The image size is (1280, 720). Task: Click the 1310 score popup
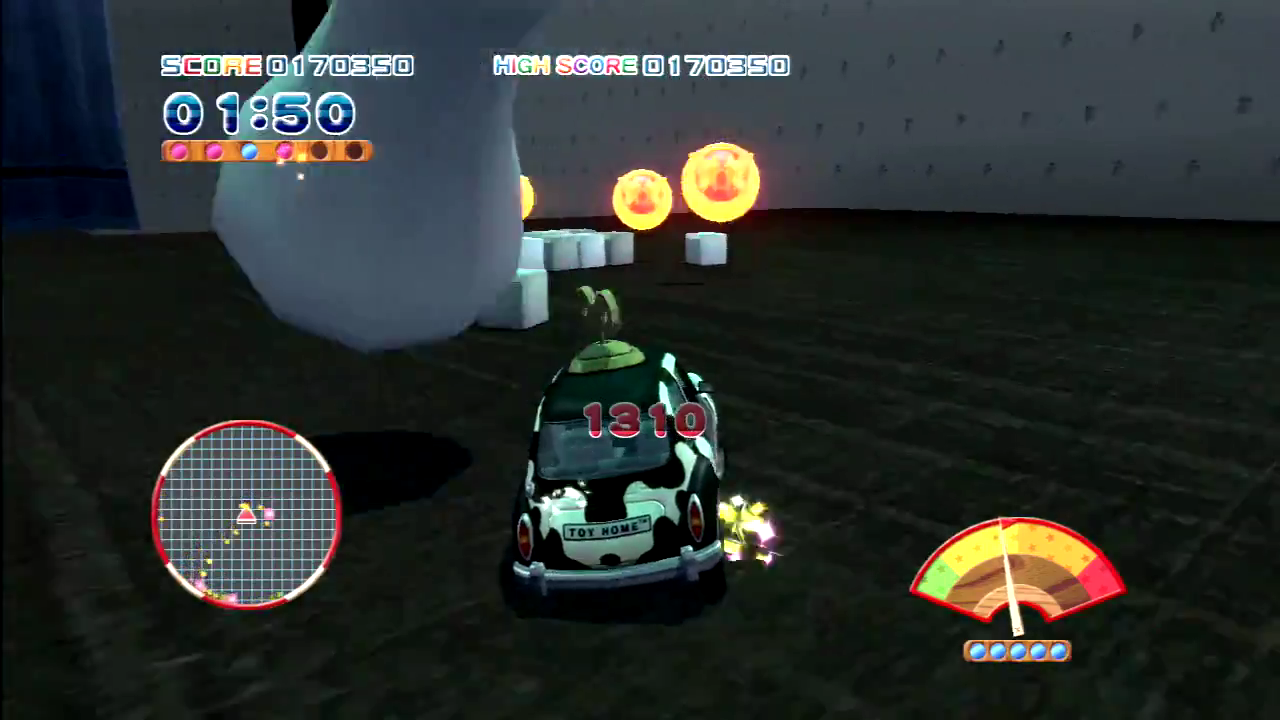(645, 418)
